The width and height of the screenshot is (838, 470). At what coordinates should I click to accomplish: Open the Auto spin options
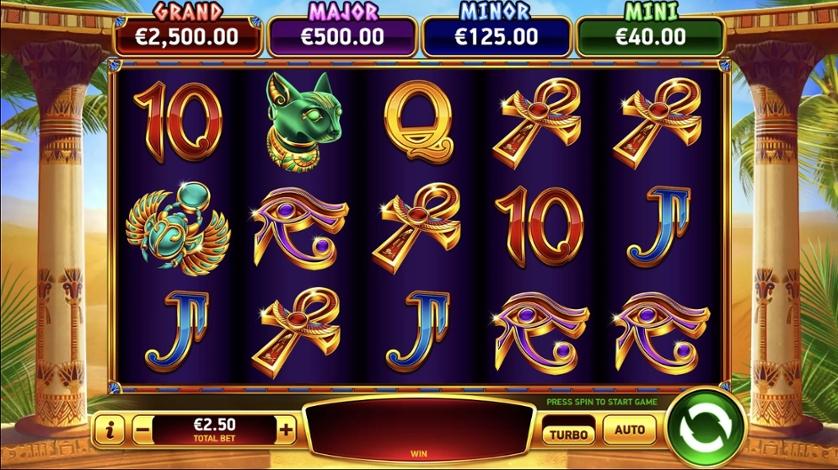click(629, 431)
